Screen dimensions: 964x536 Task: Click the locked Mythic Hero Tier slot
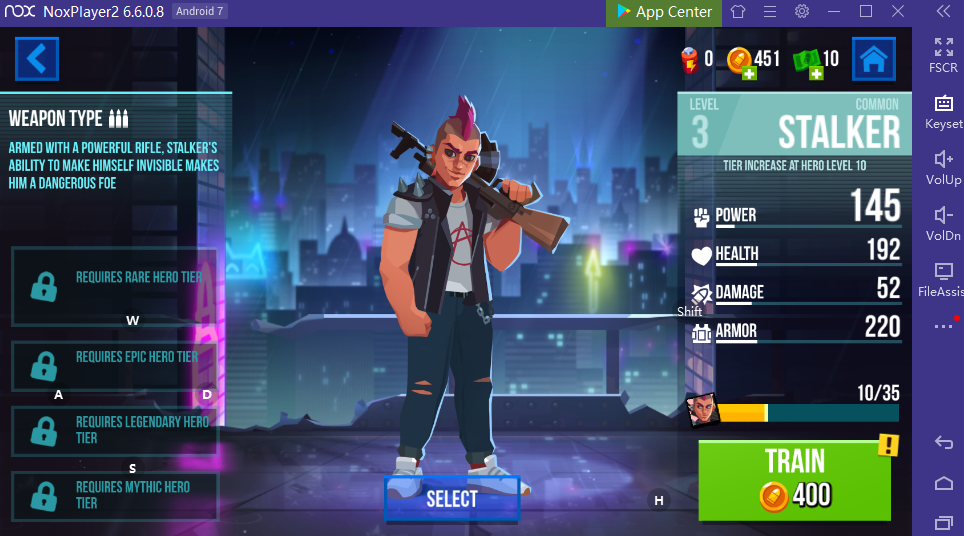(114, 496)
